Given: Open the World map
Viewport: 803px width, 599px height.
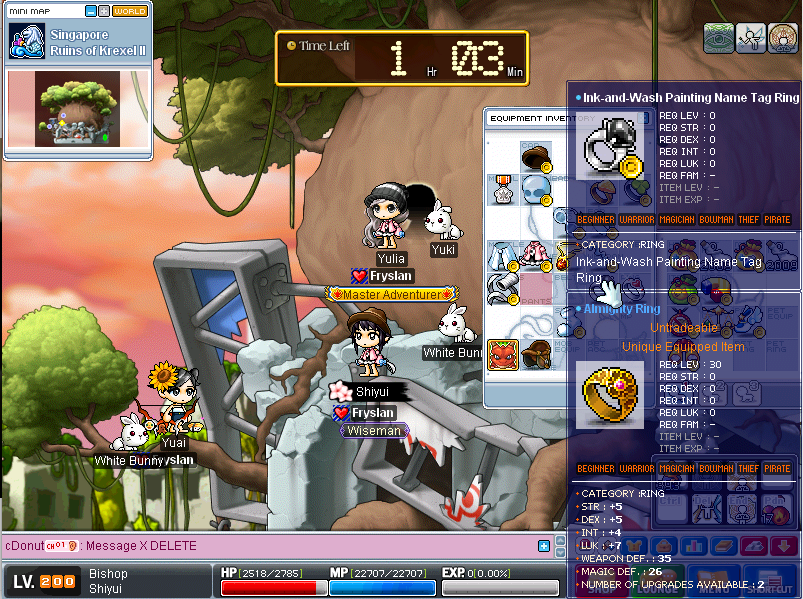Looking at the screenshot, I should coord(129,11).
